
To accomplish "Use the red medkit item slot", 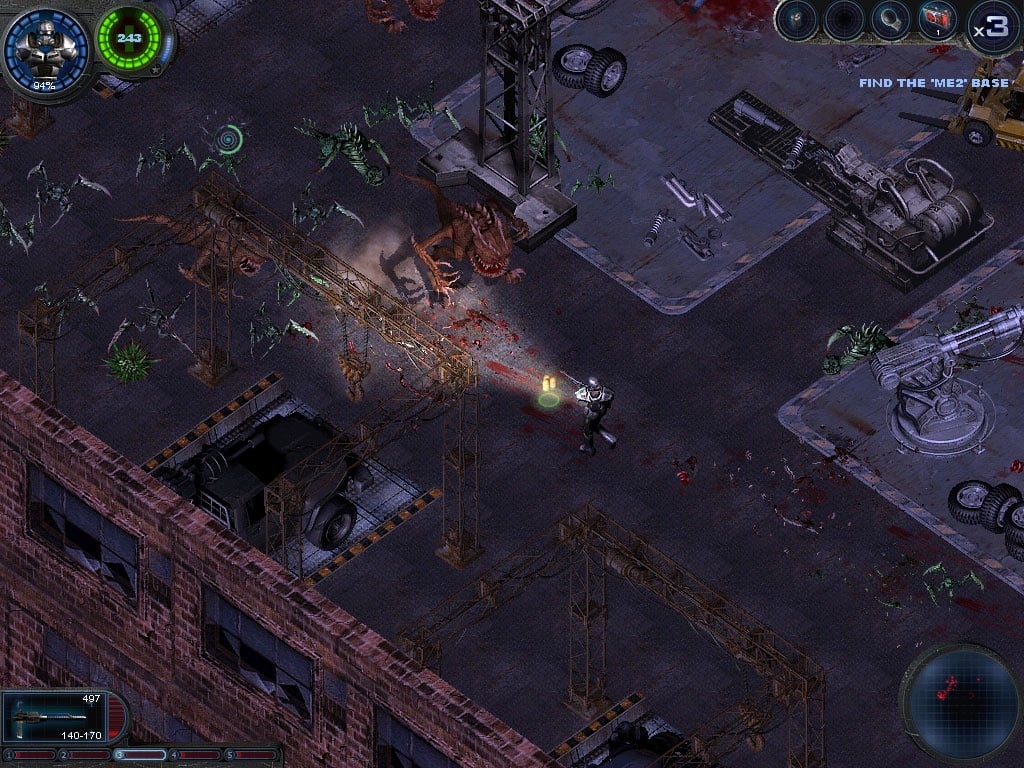I will pos(936,21).
